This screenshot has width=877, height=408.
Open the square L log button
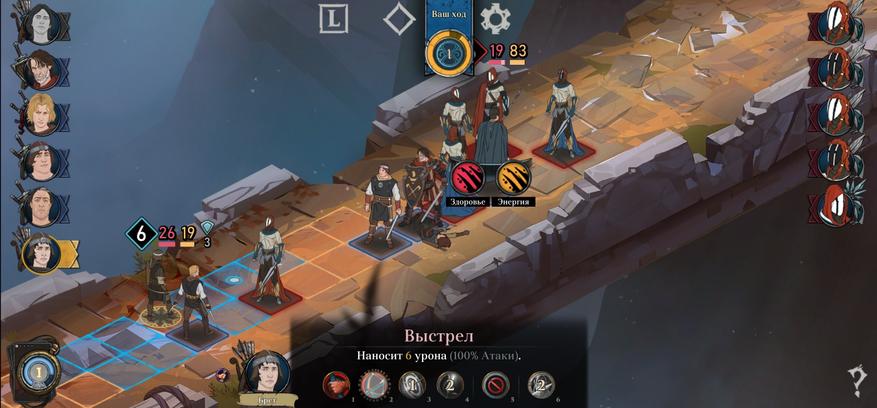tap(333, 19)
